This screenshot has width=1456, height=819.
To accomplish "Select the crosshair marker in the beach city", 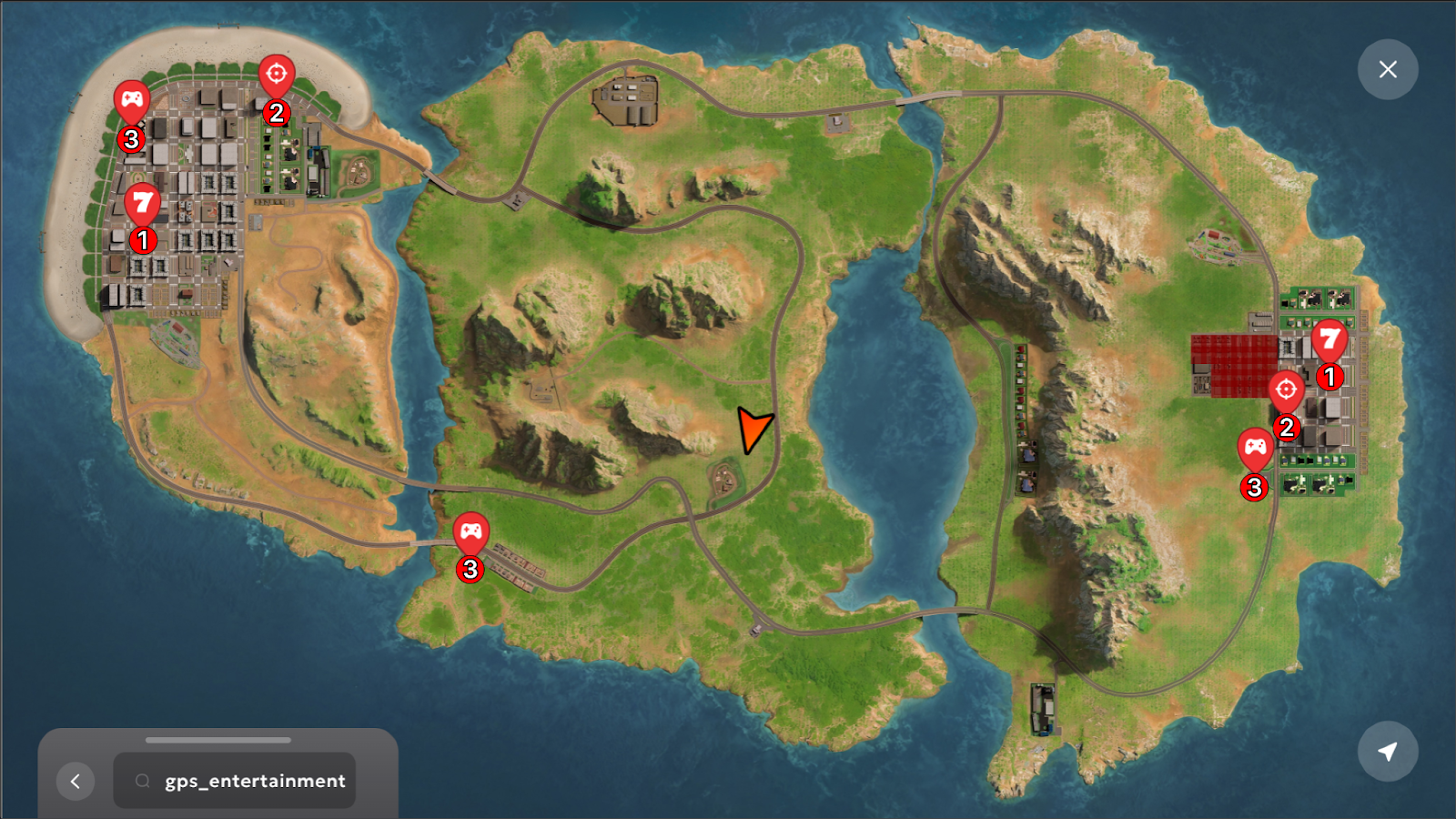I will (x=277, y=75).
